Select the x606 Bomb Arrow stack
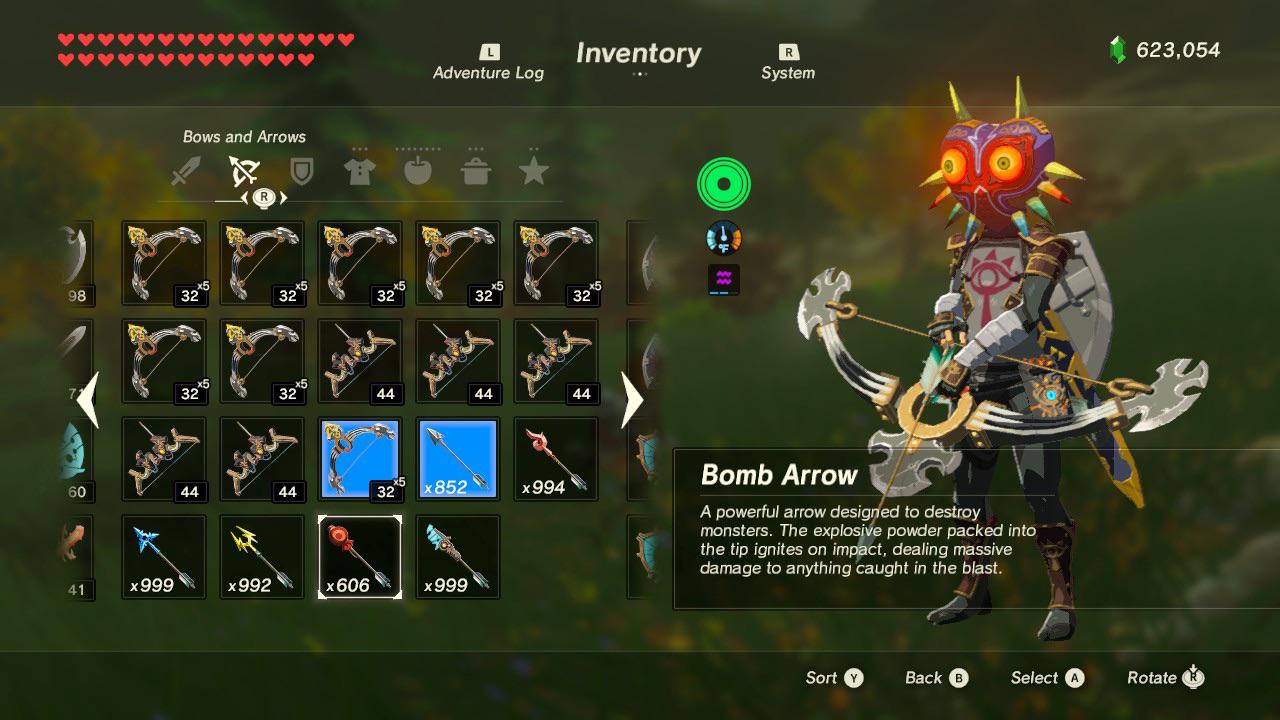 coord(359,558)
